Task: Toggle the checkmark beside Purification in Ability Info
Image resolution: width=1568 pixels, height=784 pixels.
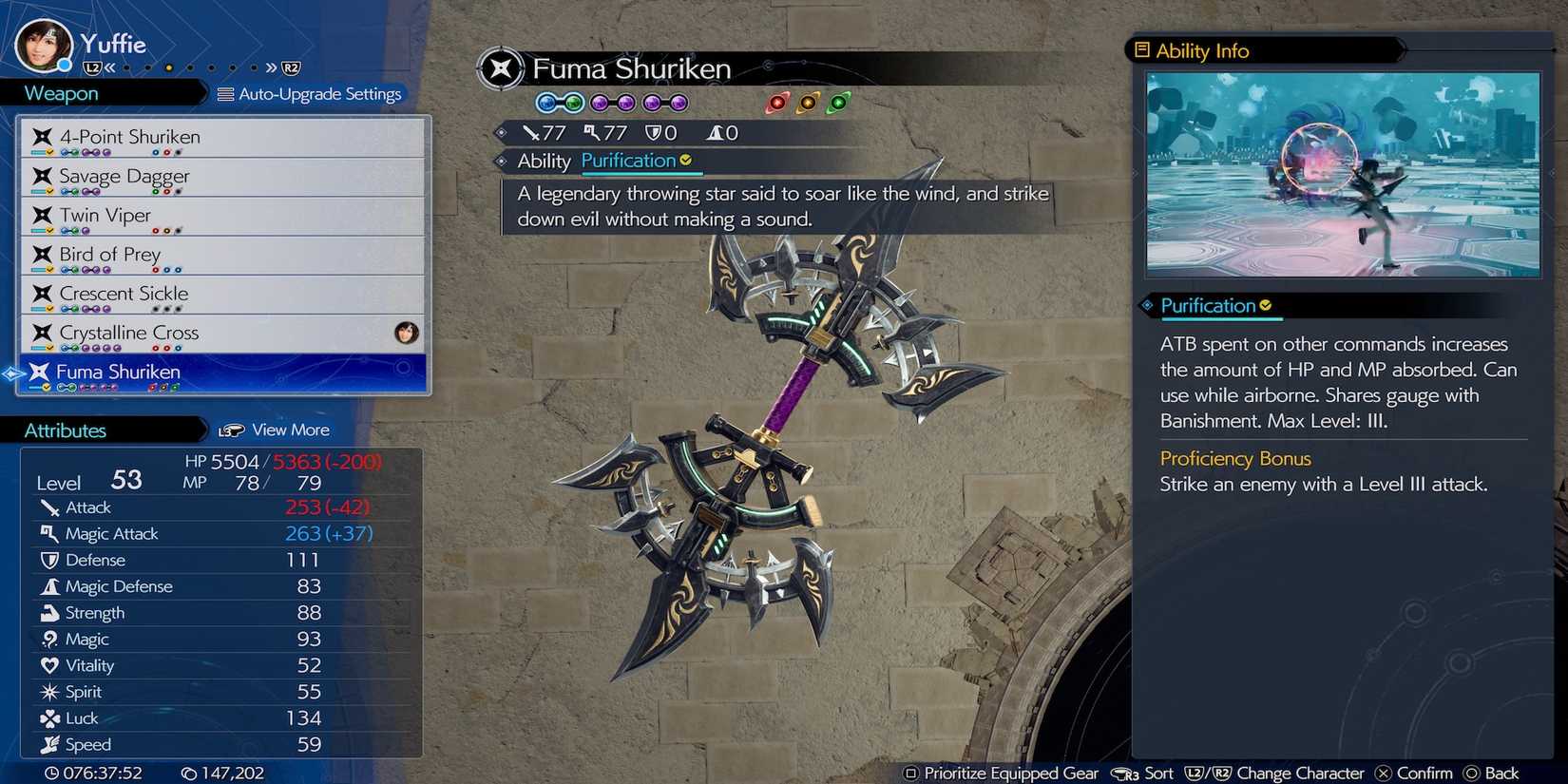Action: pyautogui.click(x=1265, y=305)
